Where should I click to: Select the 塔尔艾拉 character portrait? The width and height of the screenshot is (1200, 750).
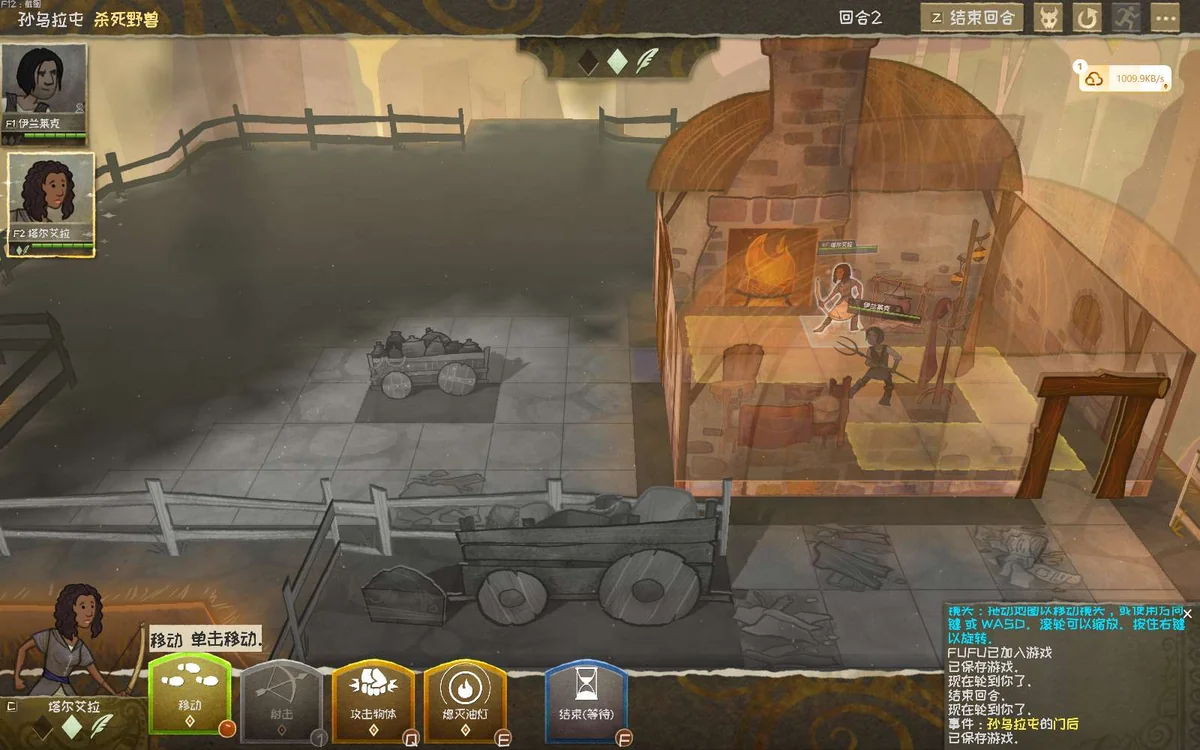[51, 203]
